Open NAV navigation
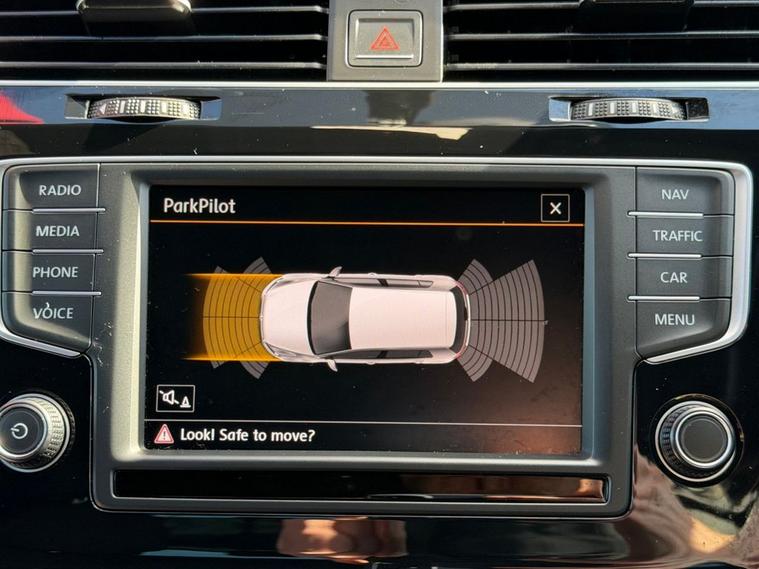The image size is (759, 569). pos(675,194)
